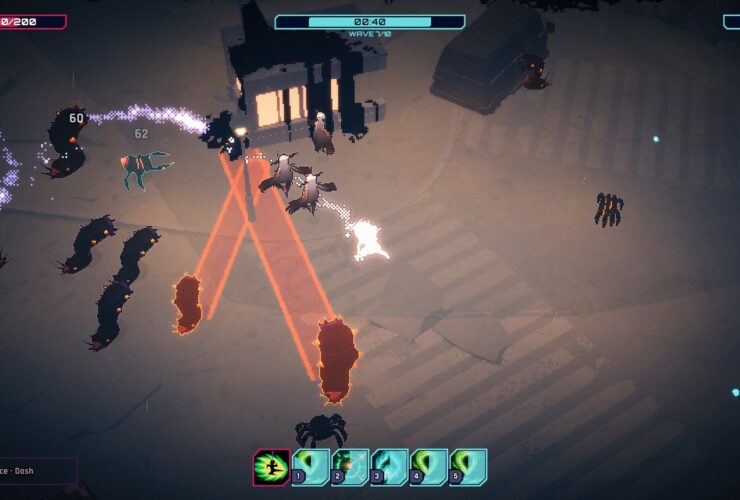
Task: Choose the ability slot numbered 4
Action: click(429, 467)
